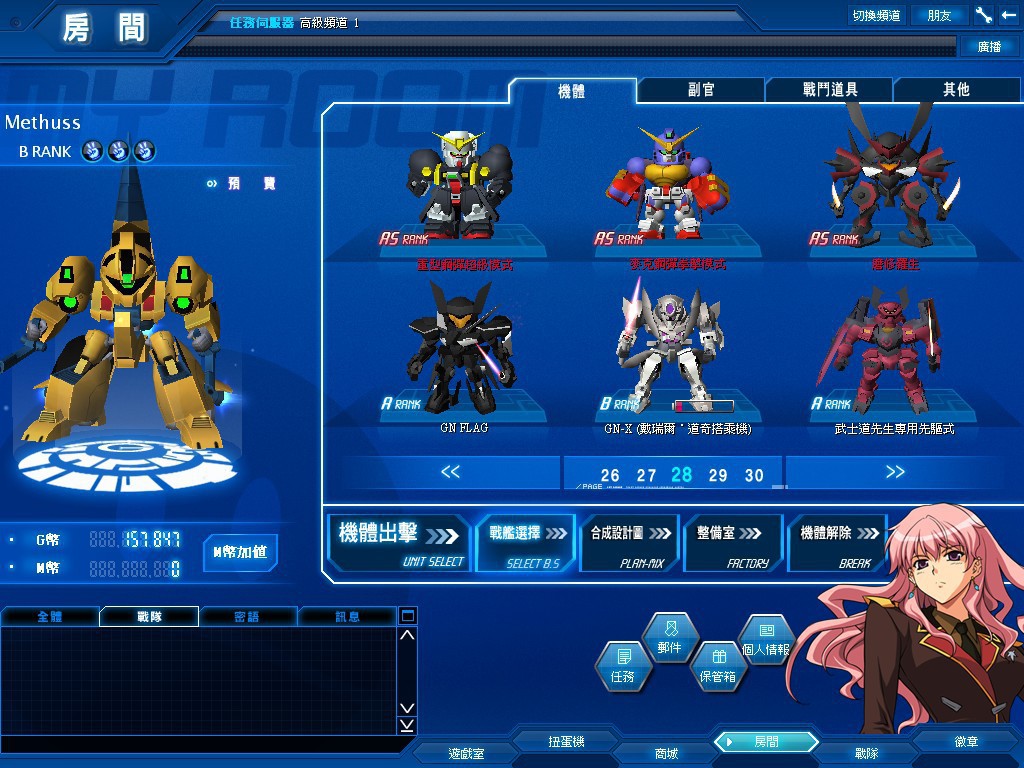The height and width of the screenshot is (768, 1024).
Task: Enter the 整備室 Factory
Action: point(731,543)
